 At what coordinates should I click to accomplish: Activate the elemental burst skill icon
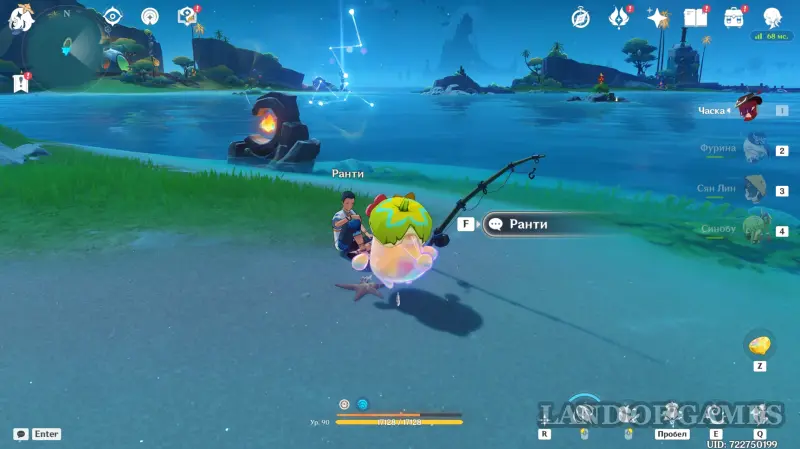tap(760, 412)
